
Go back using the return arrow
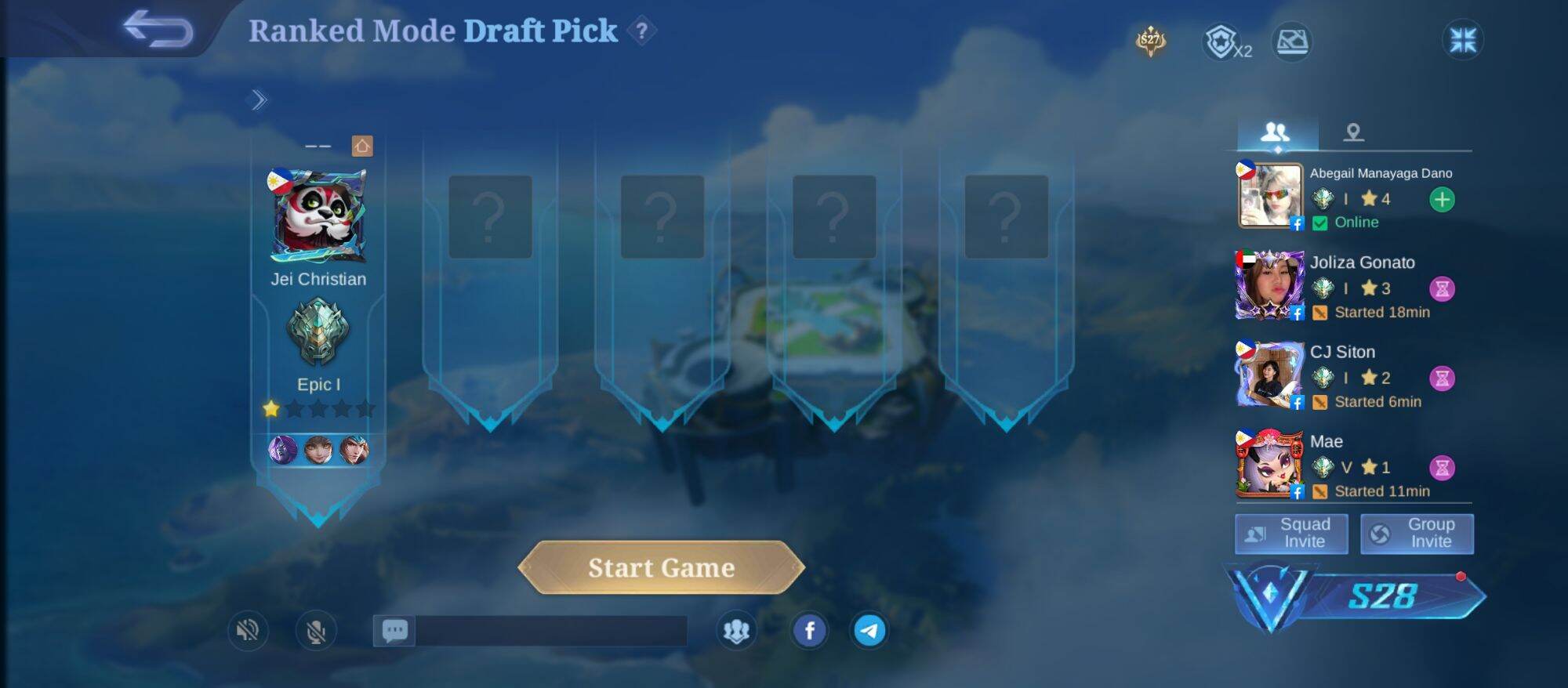tap(158, 30)
